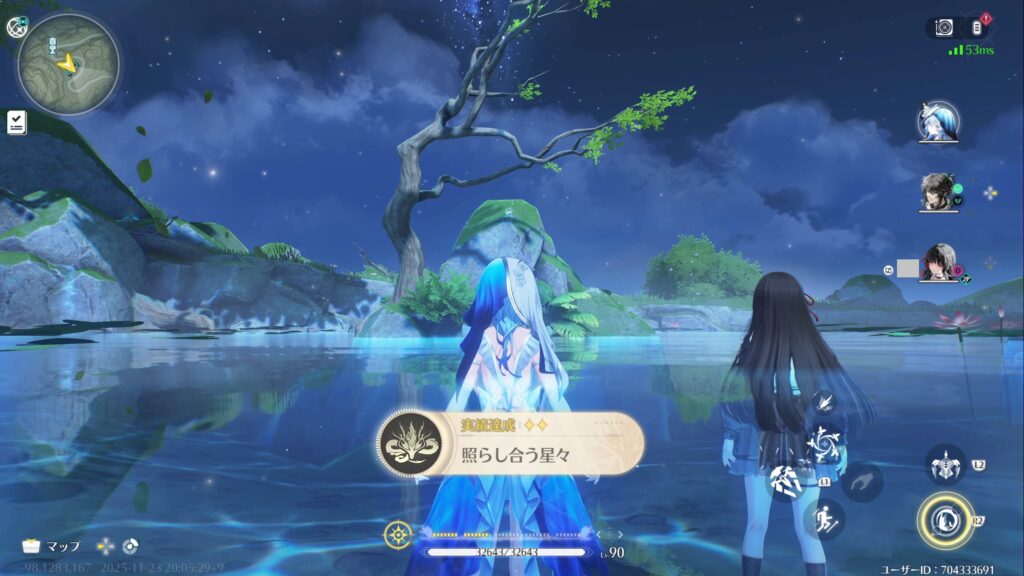Screen dimensions: 1024x576
Task: Open the quest checklist icon
Action: [x=16, y=122]
